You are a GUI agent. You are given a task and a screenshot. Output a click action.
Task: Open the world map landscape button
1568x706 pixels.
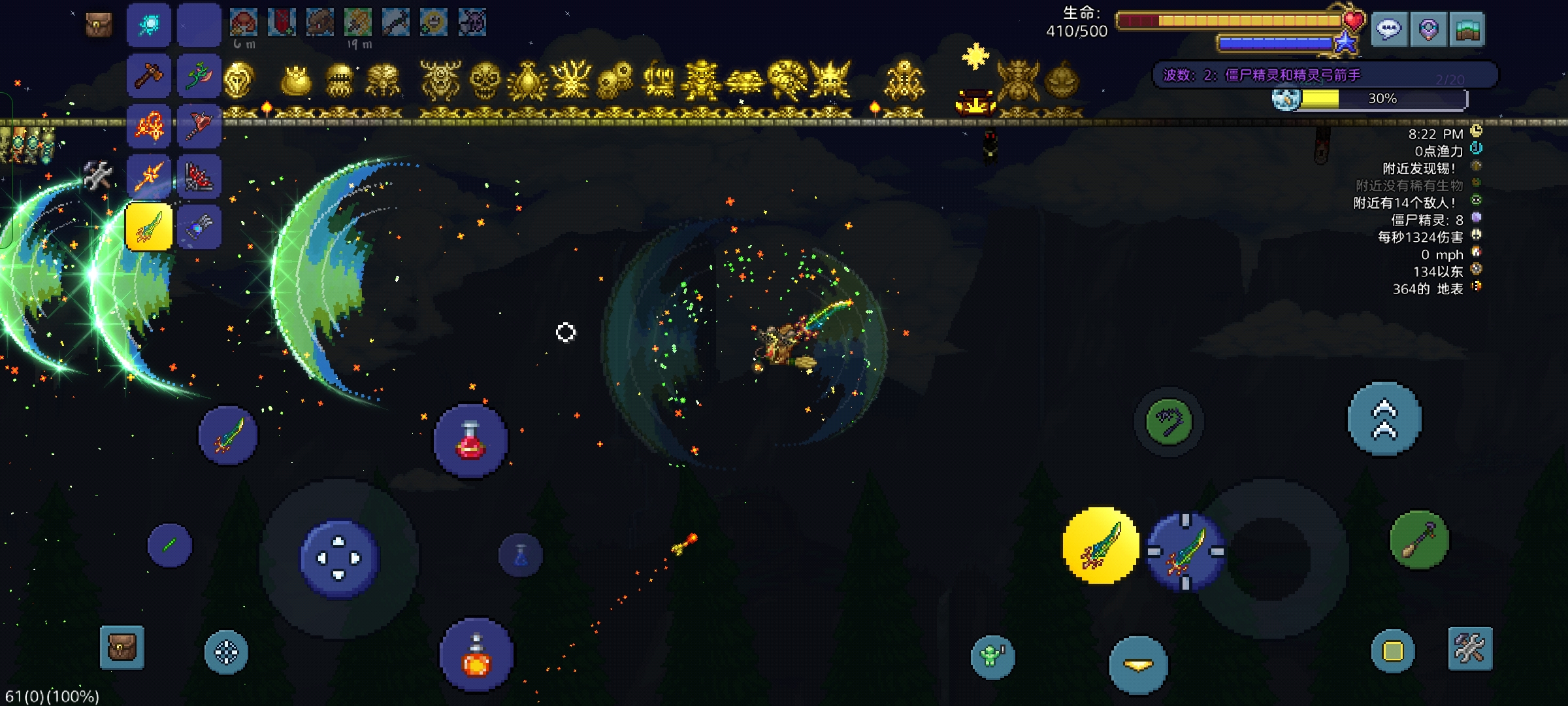pyautogui.click(x=1467, y=29)
